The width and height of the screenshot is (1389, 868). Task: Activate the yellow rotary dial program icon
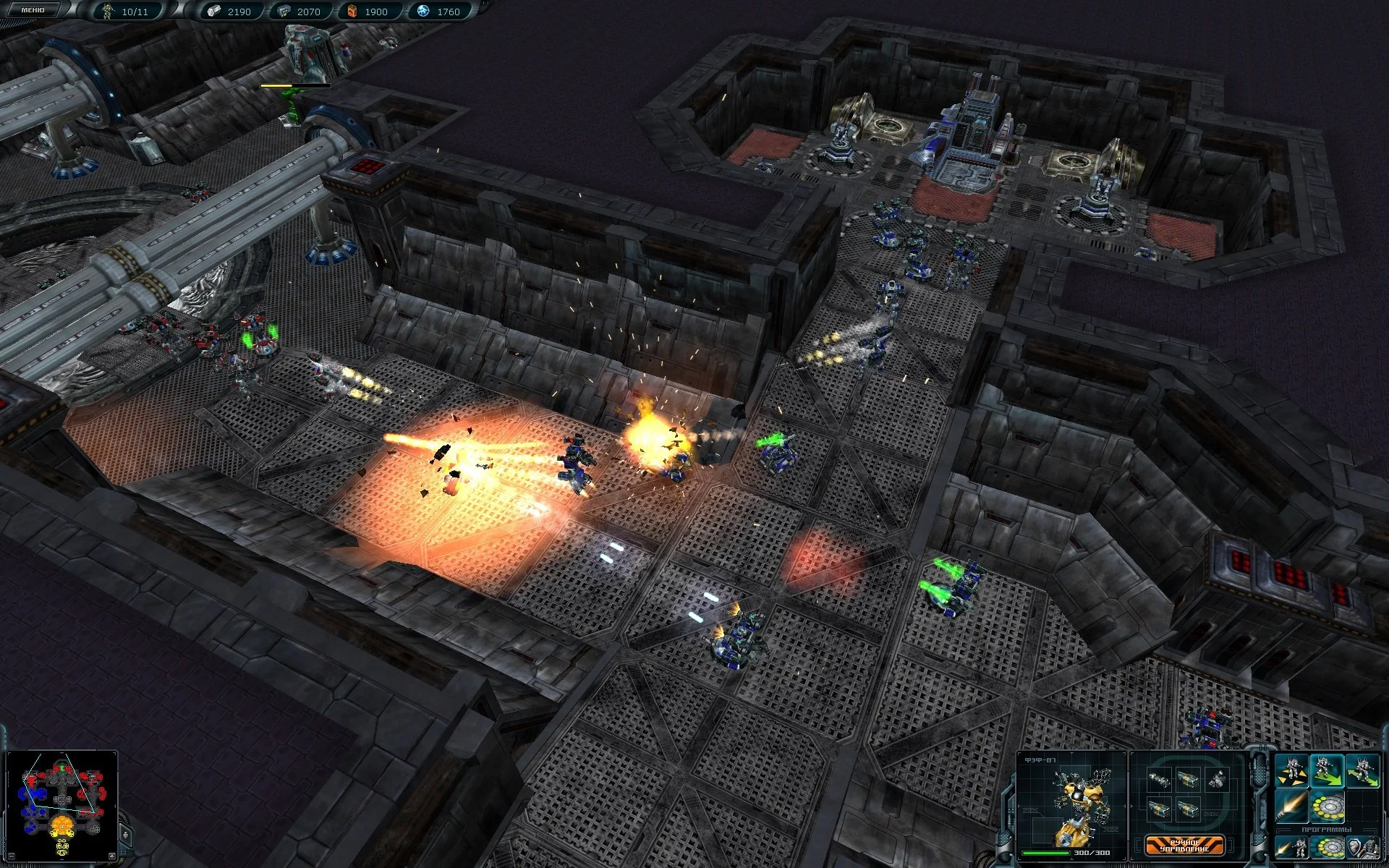click(x=1327, y=807)
